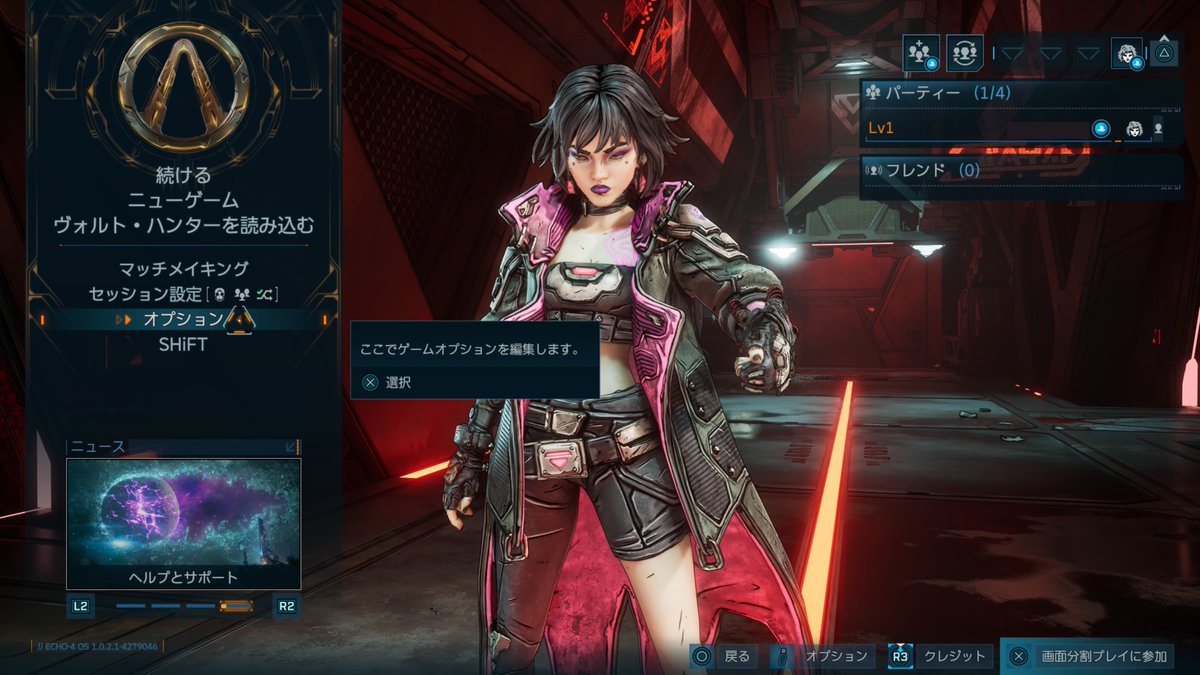Open the オプション menu entry
Image resolution: width=1200 pixels, height=675 pixels.
coord(183,319)
